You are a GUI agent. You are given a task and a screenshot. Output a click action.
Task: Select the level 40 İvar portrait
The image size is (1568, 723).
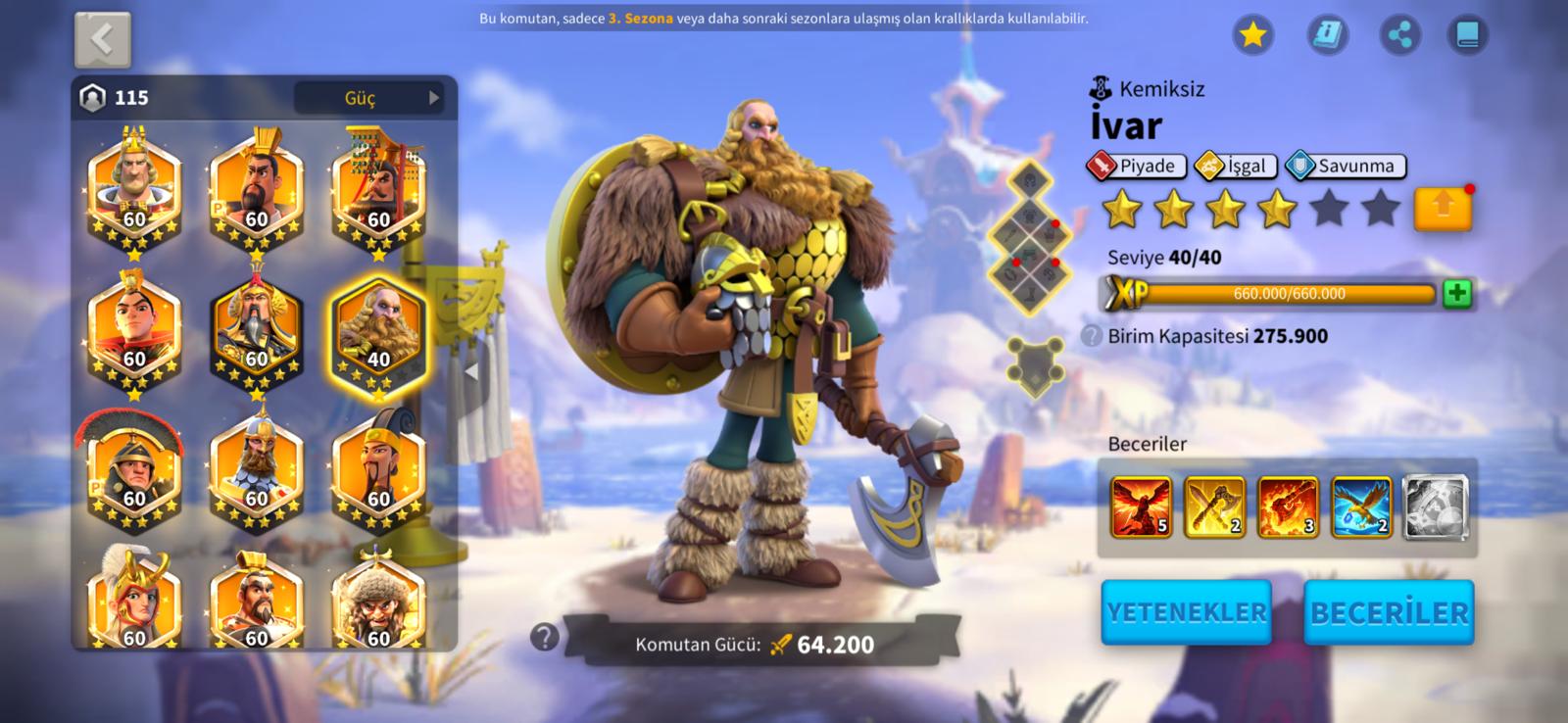378,335
